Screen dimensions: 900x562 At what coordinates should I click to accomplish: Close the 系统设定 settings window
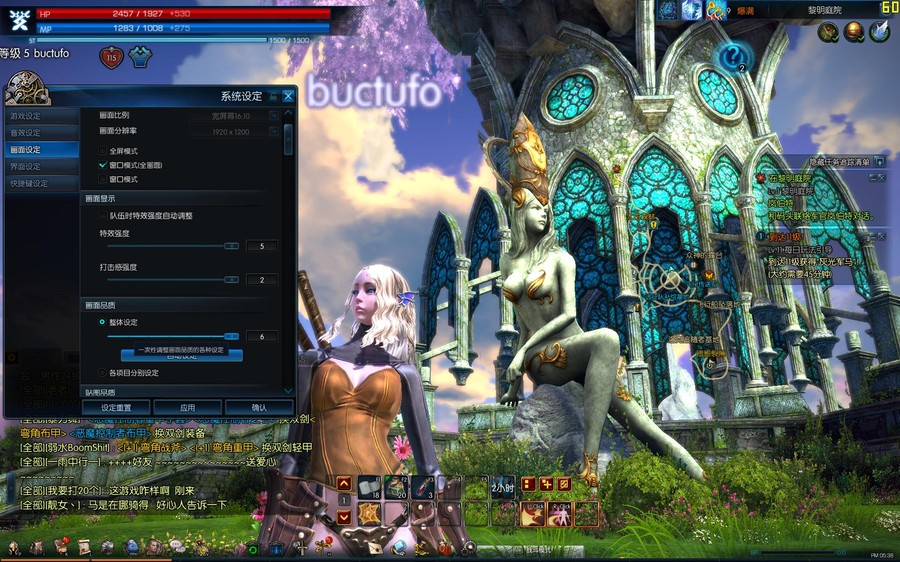click(x=288, y=96)
